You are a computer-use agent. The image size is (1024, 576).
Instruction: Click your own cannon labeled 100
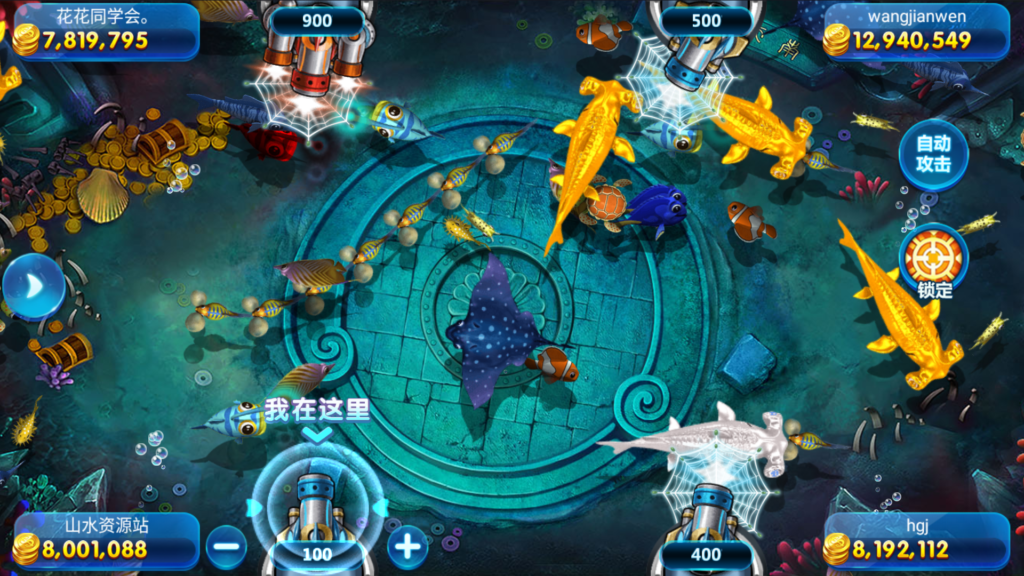point(316,510)
